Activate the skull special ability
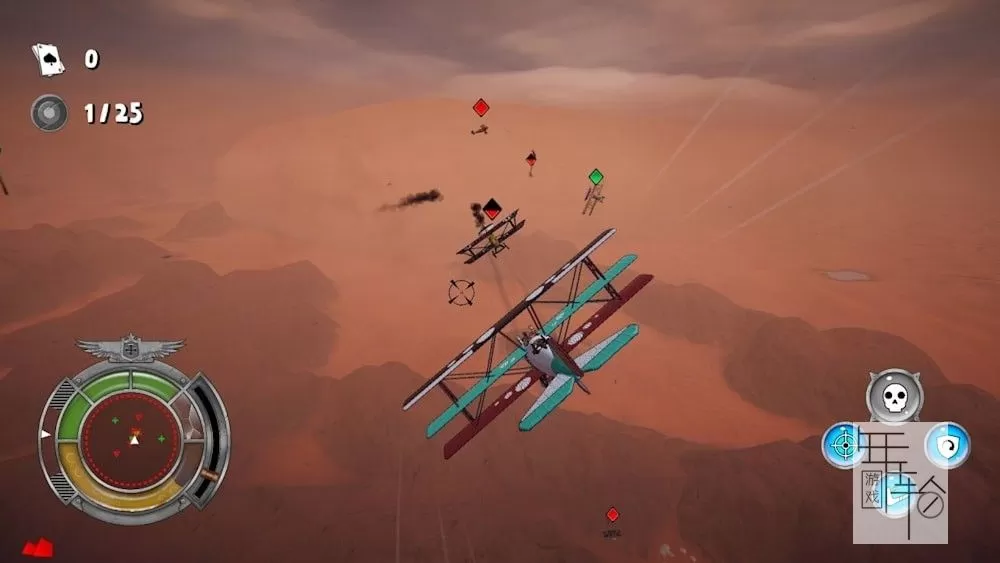1000x563 pixels. [x=894, y=397]
